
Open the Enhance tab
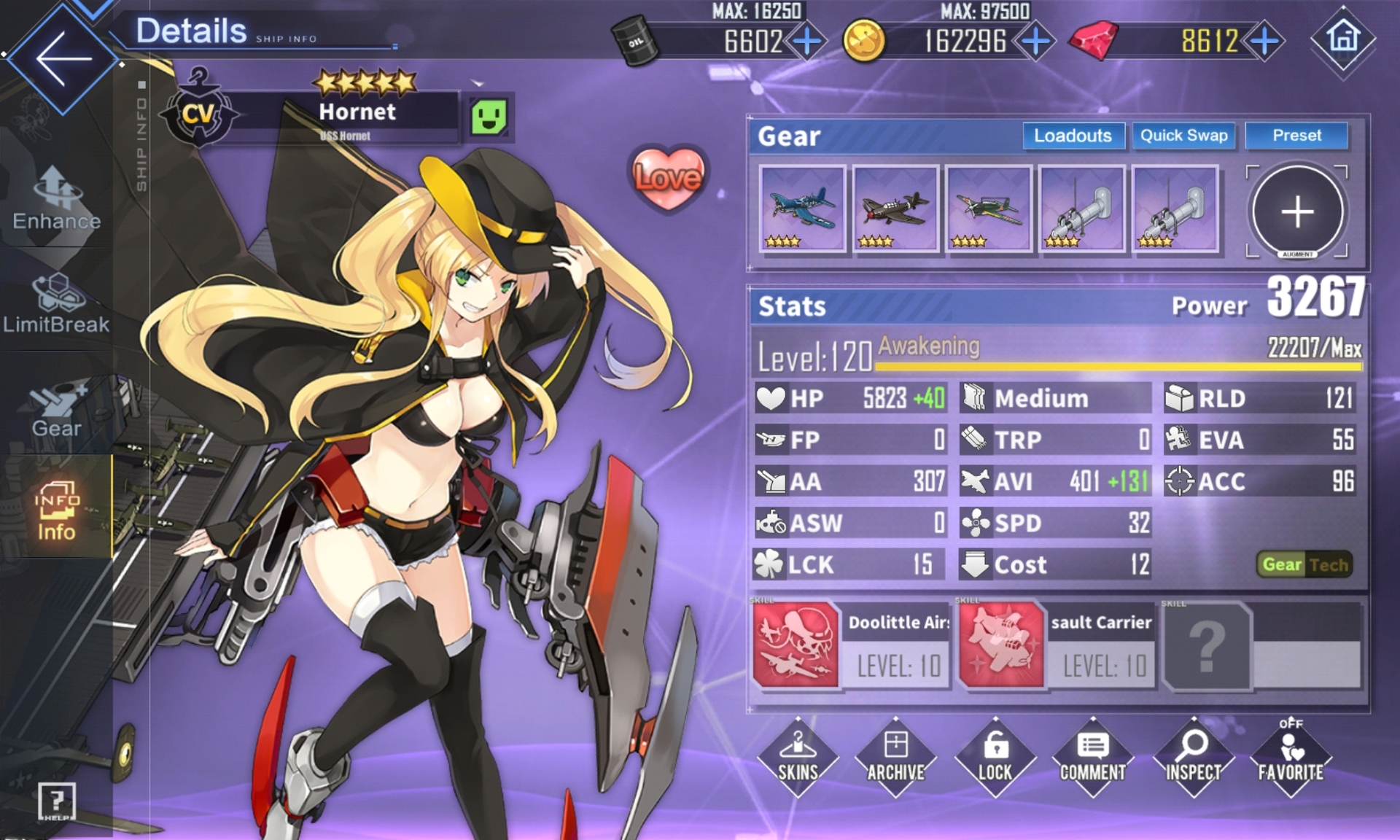pos(56,198)
